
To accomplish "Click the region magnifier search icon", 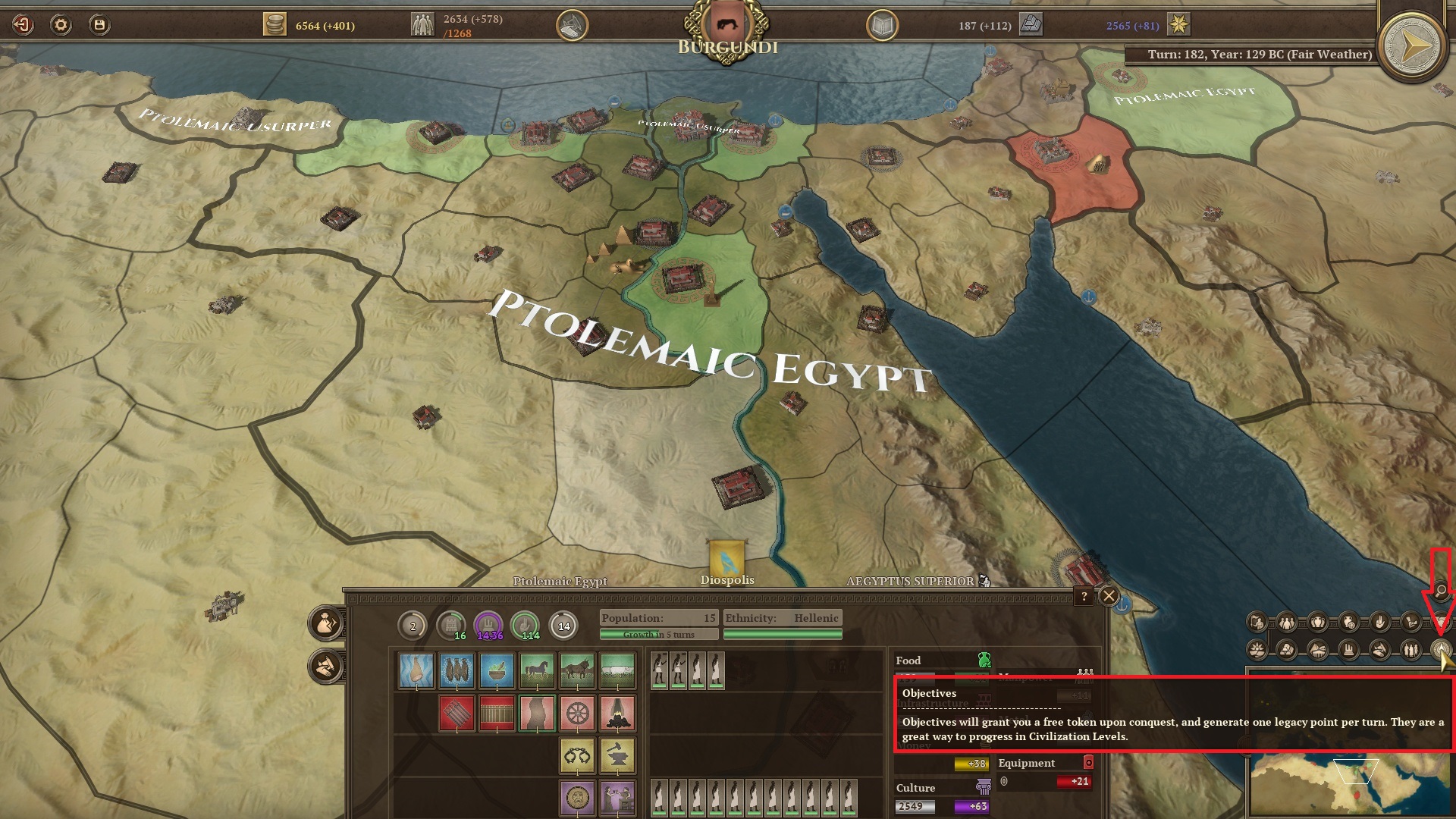I will [1440, 591].
